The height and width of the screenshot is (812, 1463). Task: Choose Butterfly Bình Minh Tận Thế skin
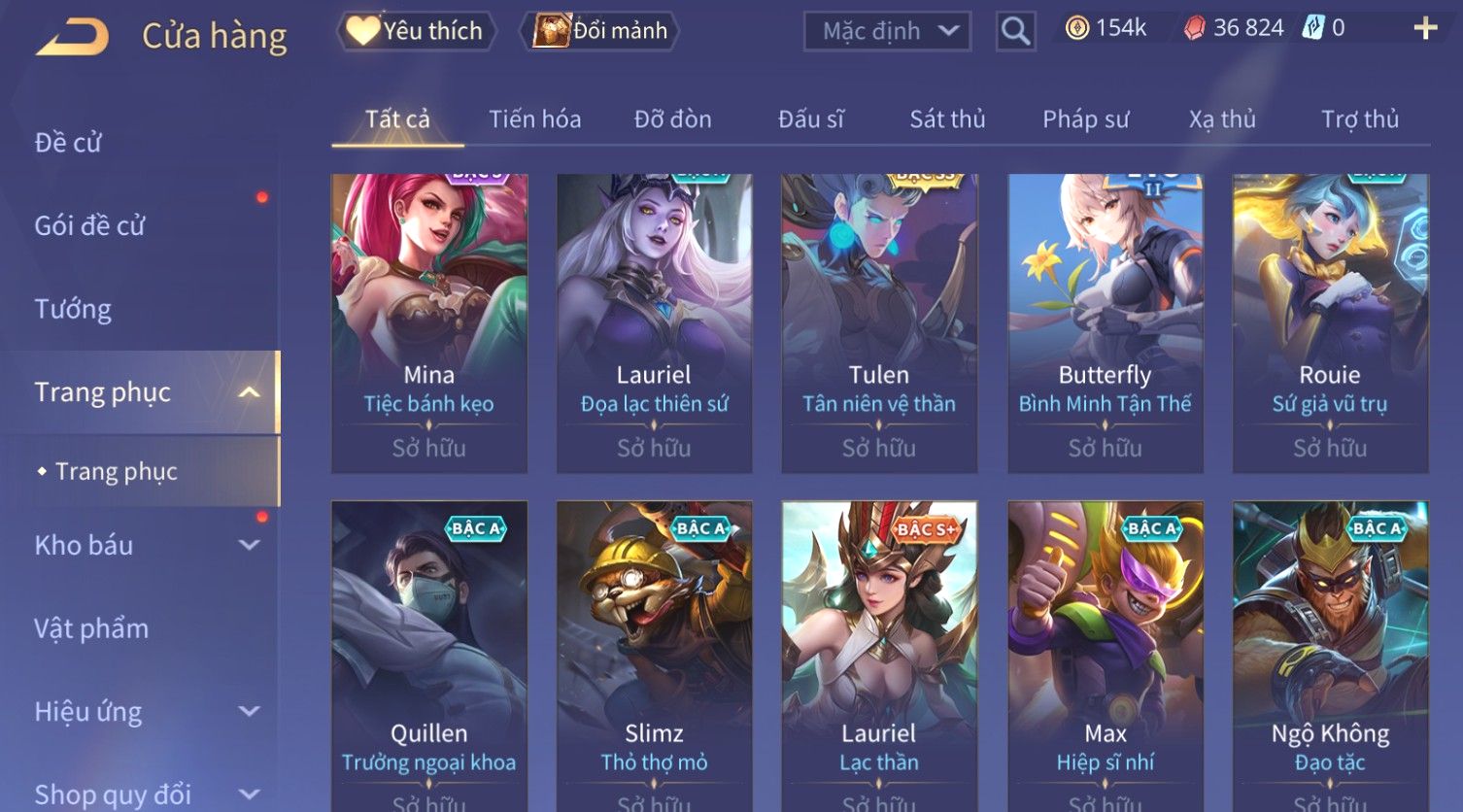point(1105,322)
